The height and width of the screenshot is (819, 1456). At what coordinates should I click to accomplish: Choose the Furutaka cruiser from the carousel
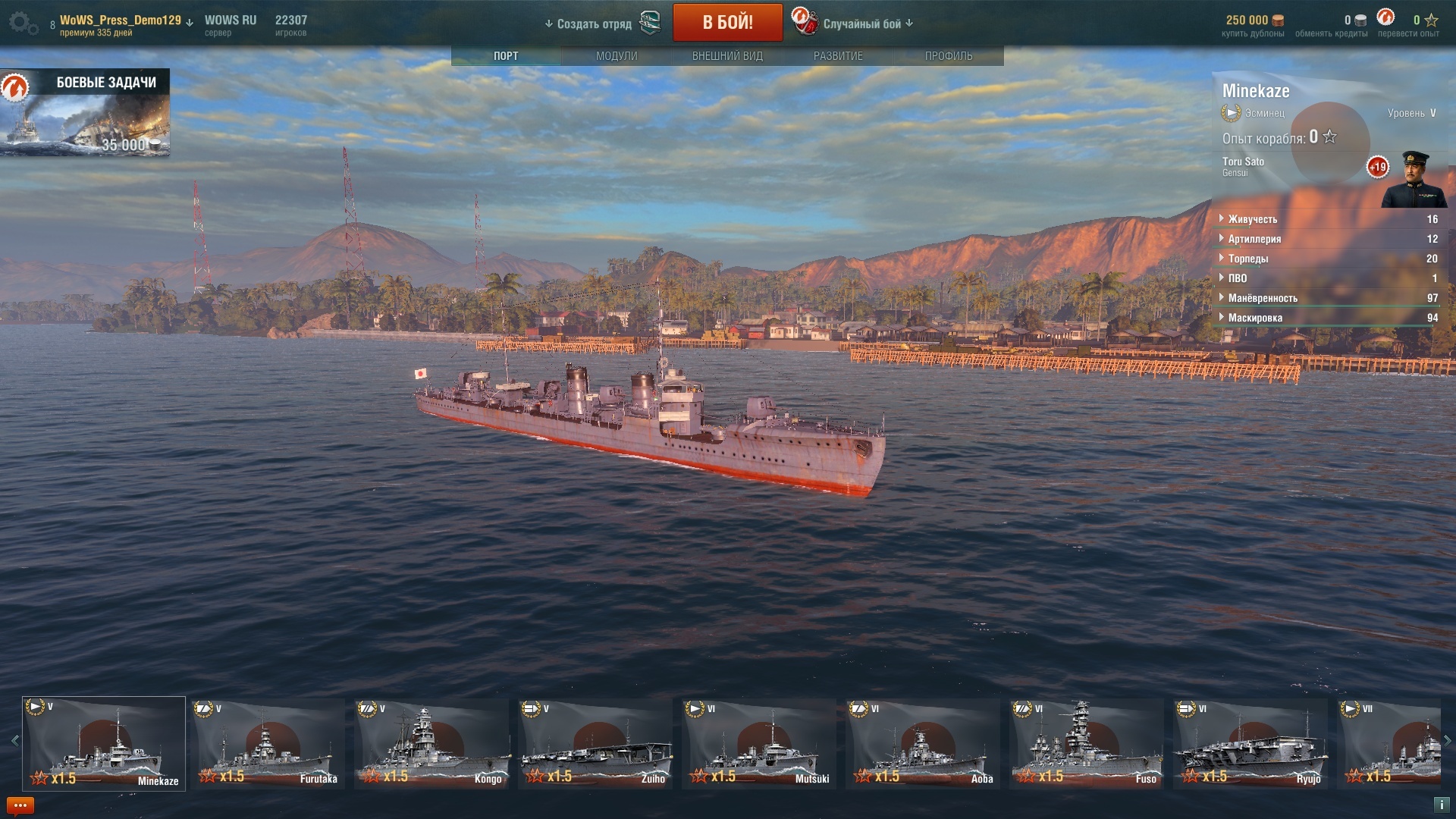[268, 743]
